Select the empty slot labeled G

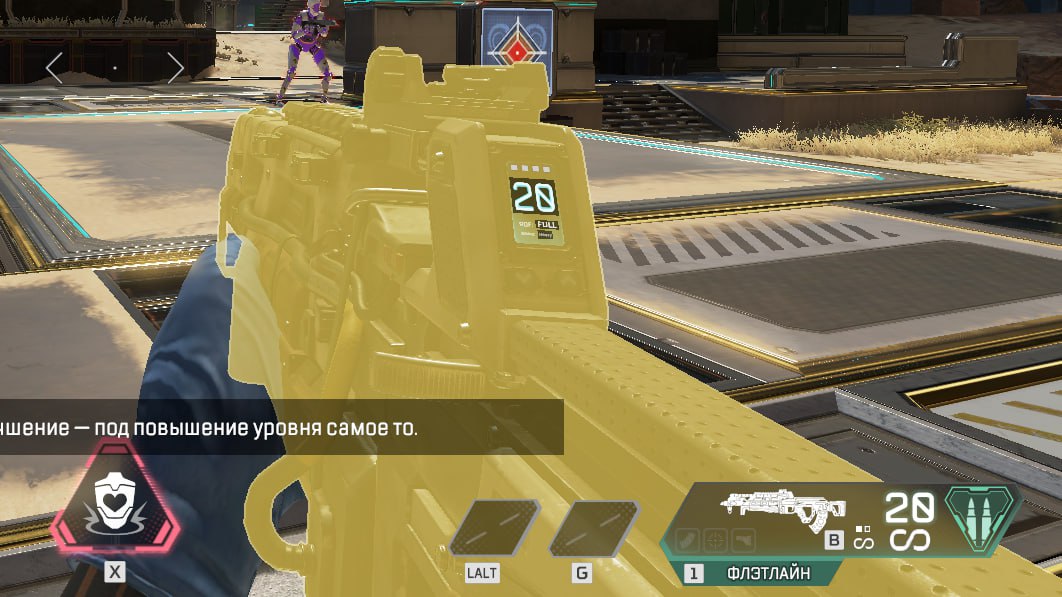[593, 529]
